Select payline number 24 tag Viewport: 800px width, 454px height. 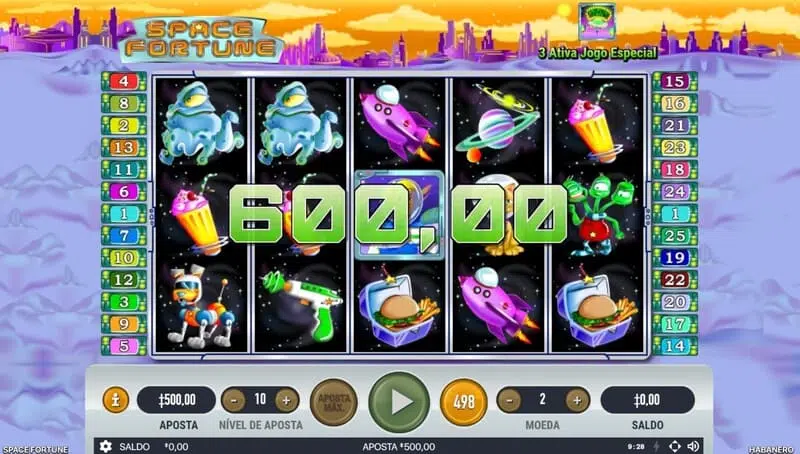[x=675, y=191]
